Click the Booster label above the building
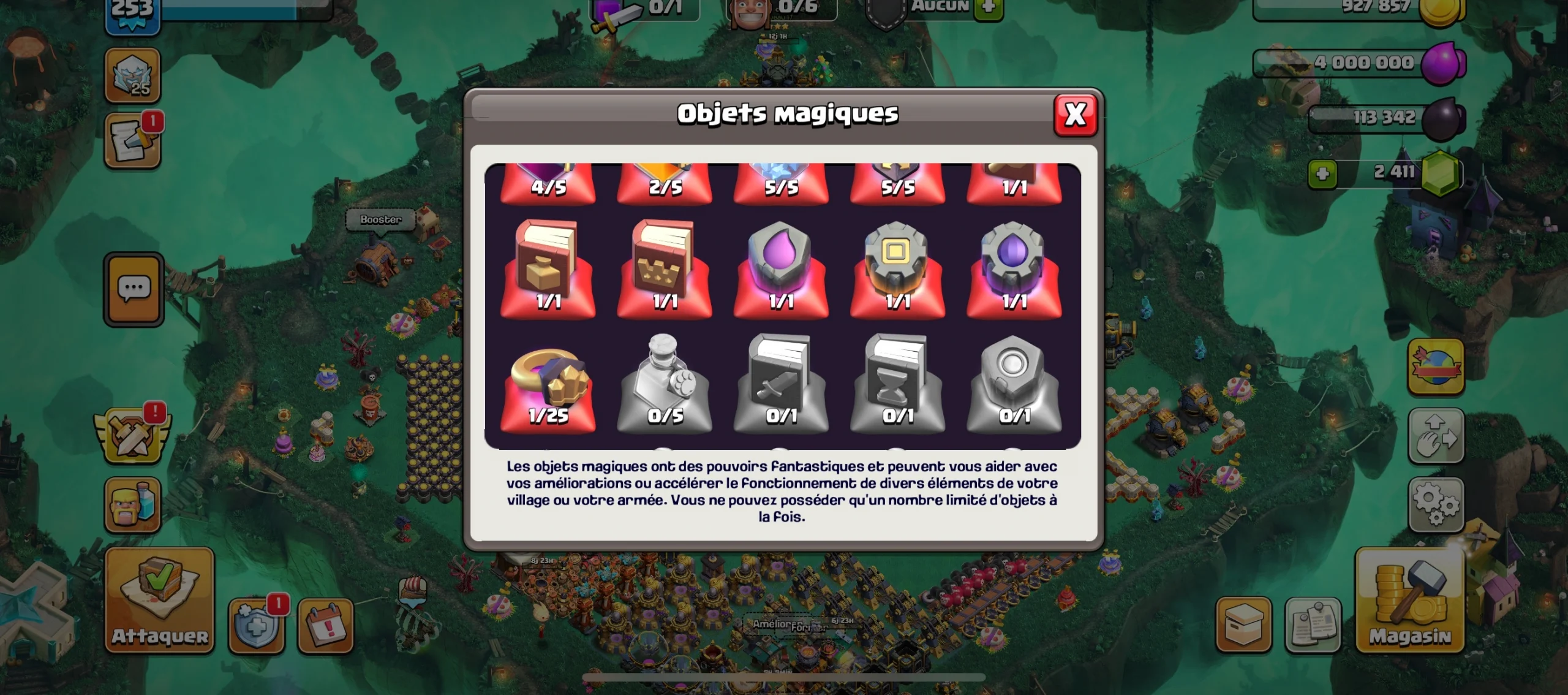Screen dimensions: 1568x695 pyautogui.click(x=380, y=219)
